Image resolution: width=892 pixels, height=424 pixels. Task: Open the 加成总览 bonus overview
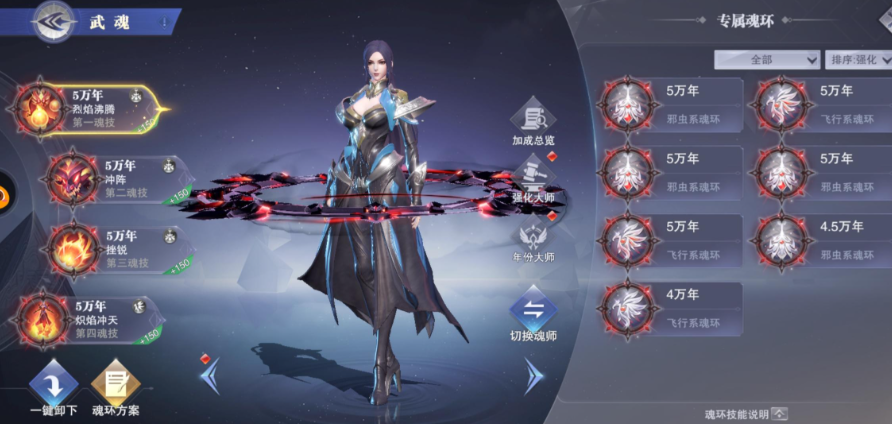coord(533,122)
